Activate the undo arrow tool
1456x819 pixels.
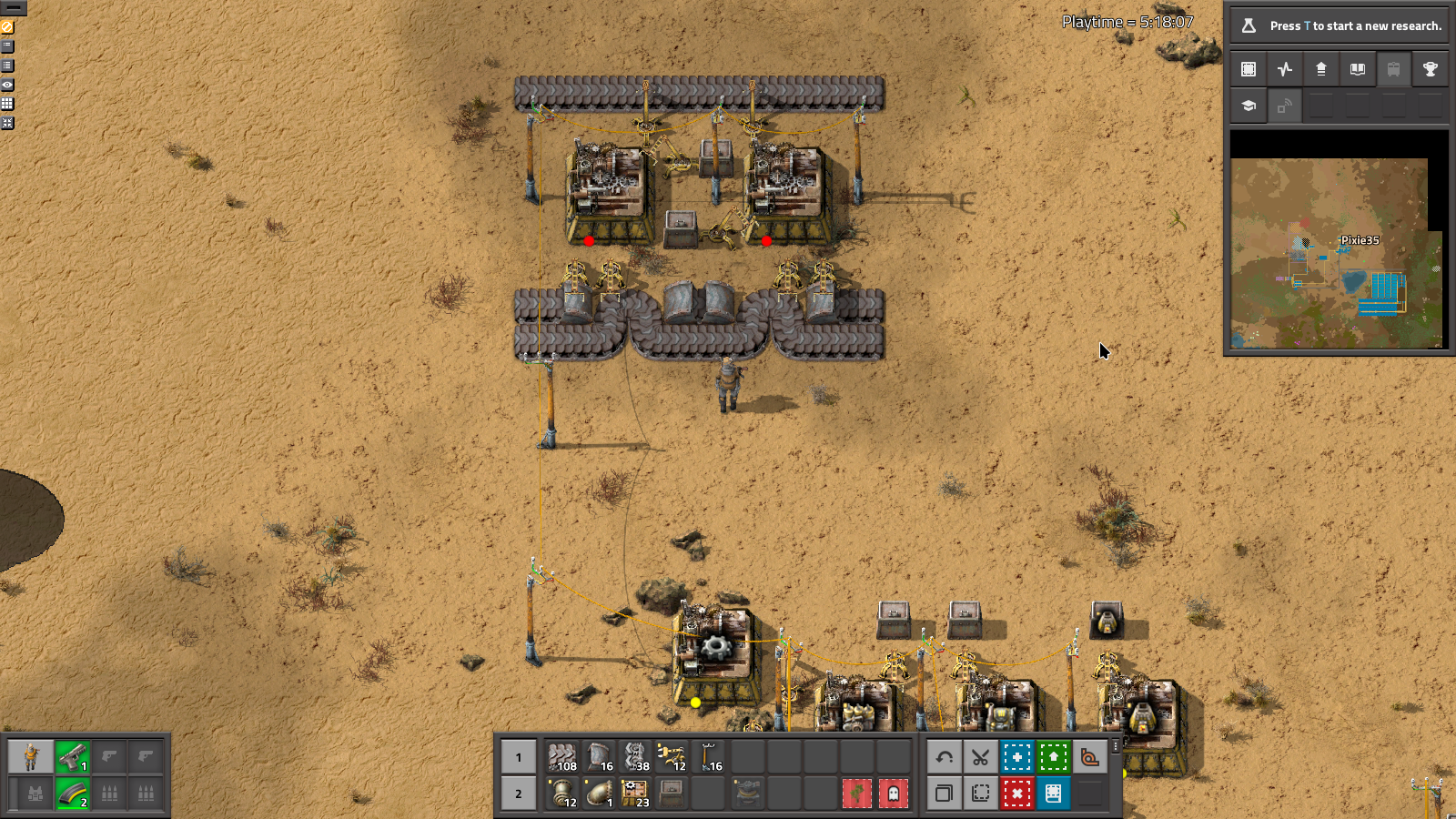point(945,757)
